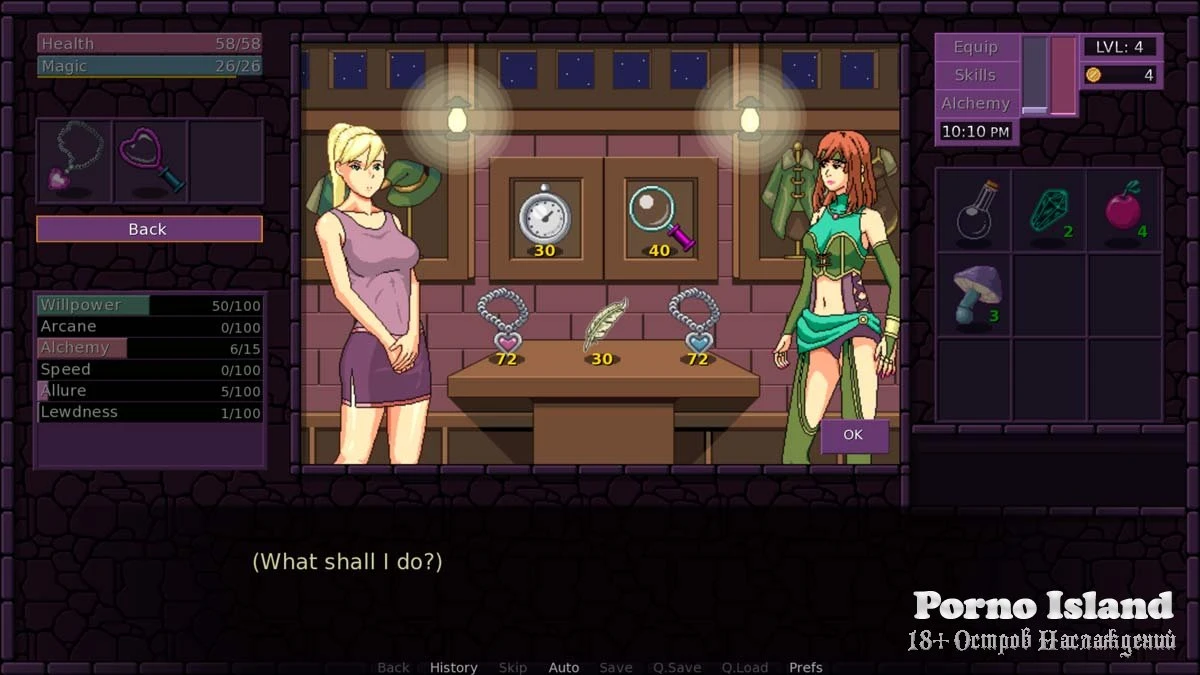Switch to the Skills tab

pyautogui.click(x=975, y=75)
